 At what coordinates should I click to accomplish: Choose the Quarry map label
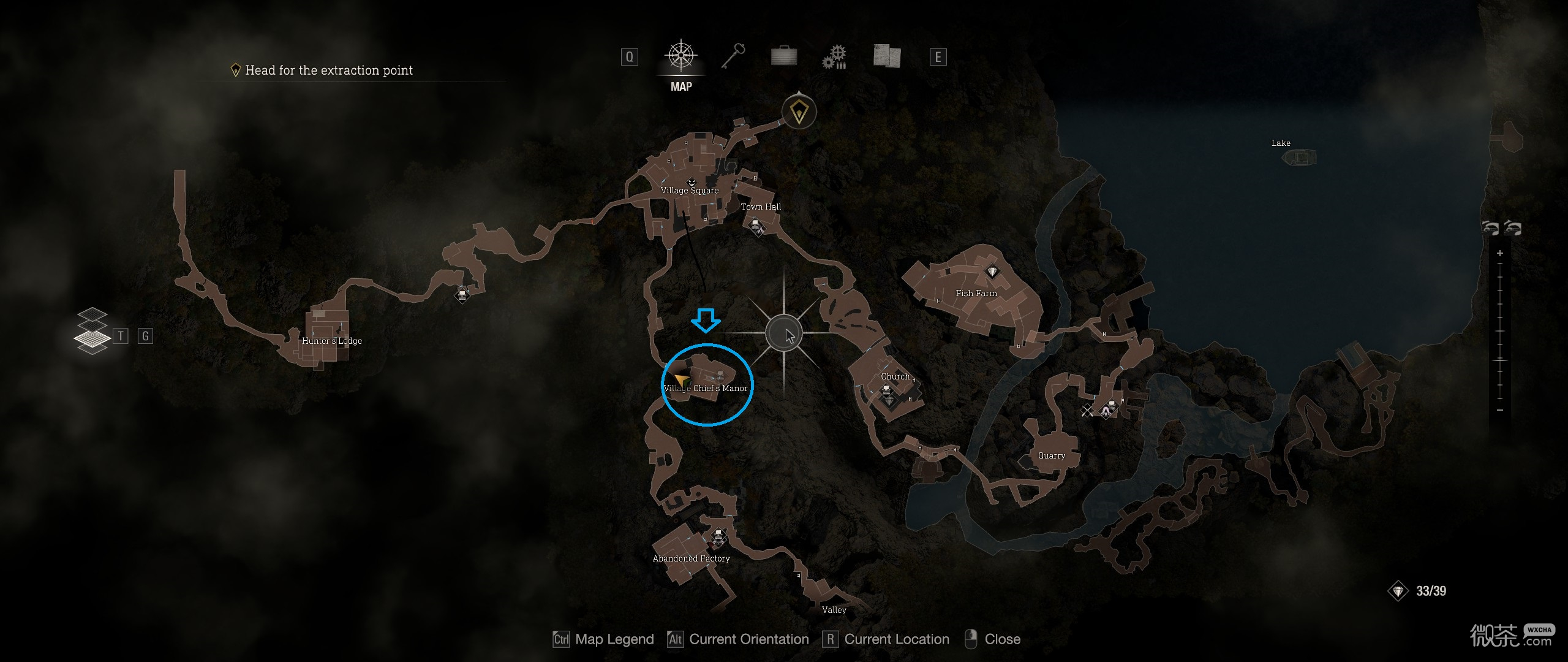(x=1051, y=455)
